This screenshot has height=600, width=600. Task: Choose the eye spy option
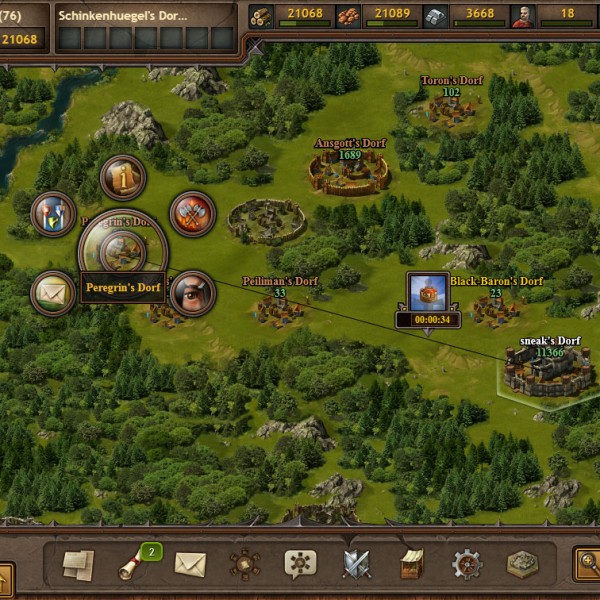coord(192,293)
